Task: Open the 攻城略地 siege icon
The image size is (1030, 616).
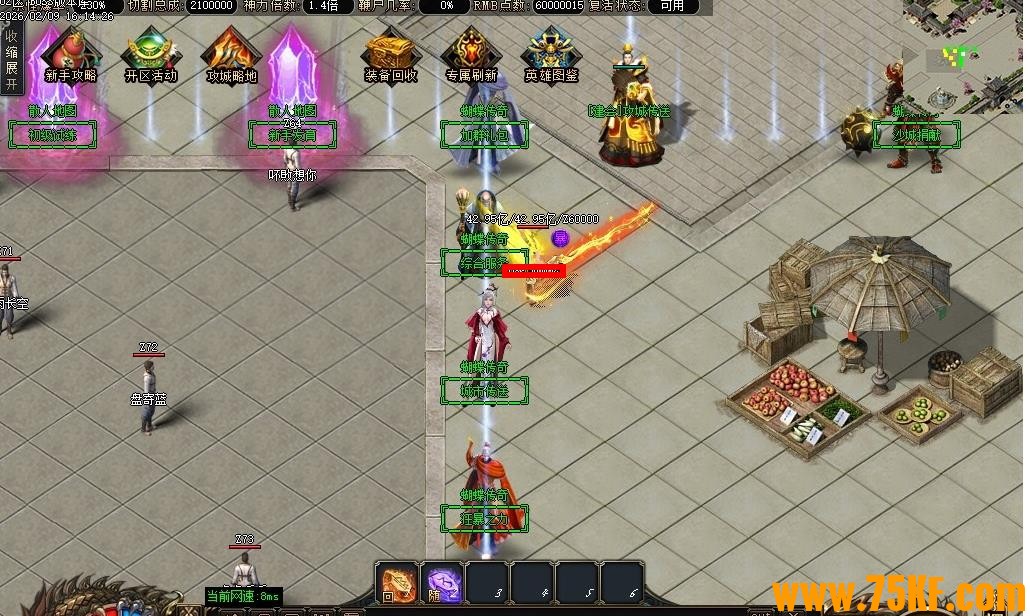Action: 231,56
